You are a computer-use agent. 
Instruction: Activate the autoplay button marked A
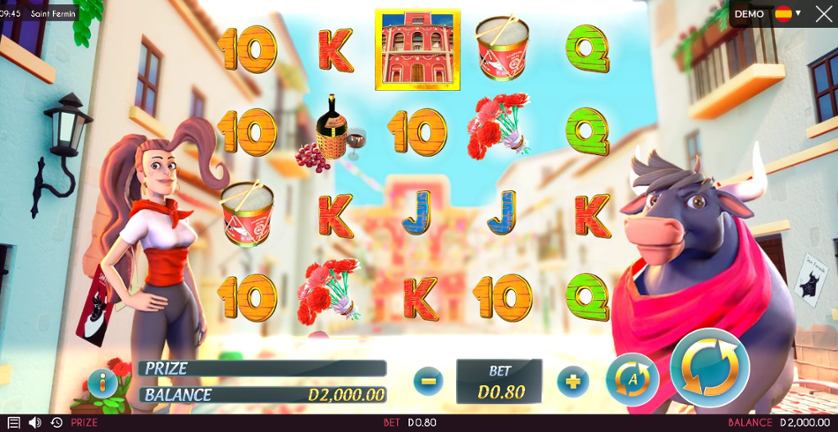(627, 377)
